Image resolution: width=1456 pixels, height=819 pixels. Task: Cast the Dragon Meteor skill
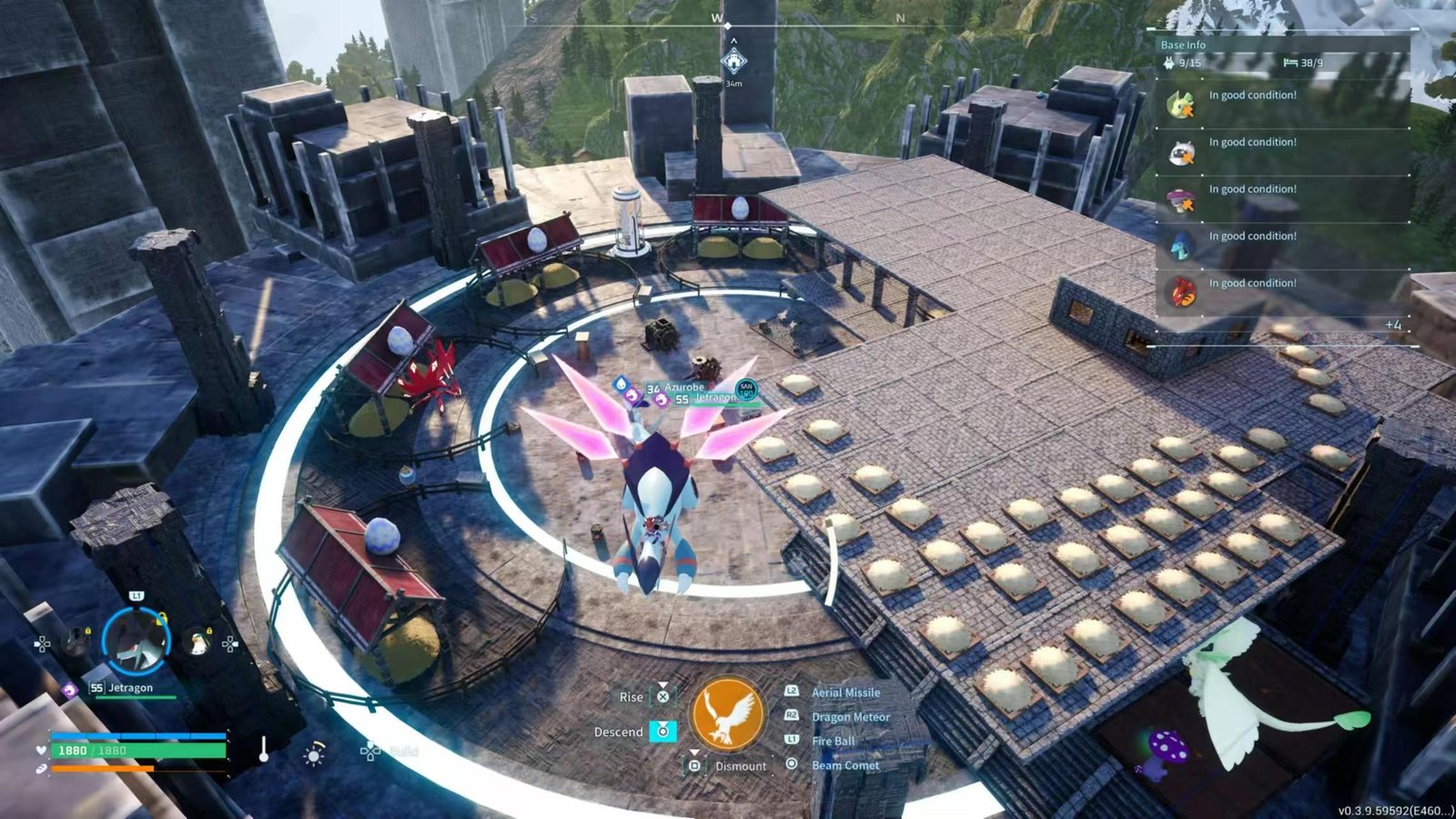tap(850, 717)
